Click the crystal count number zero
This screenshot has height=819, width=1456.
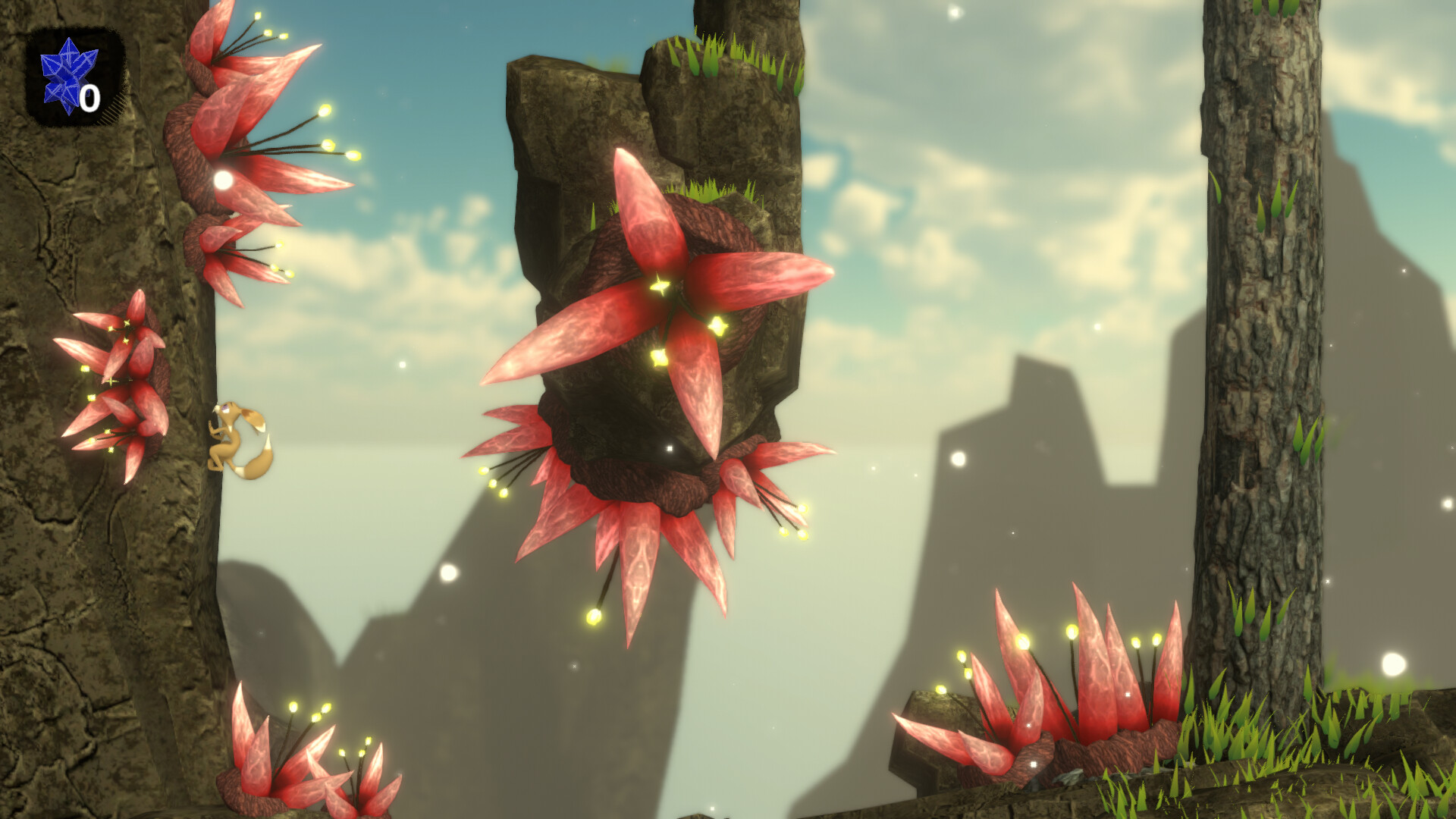(89, 97)
